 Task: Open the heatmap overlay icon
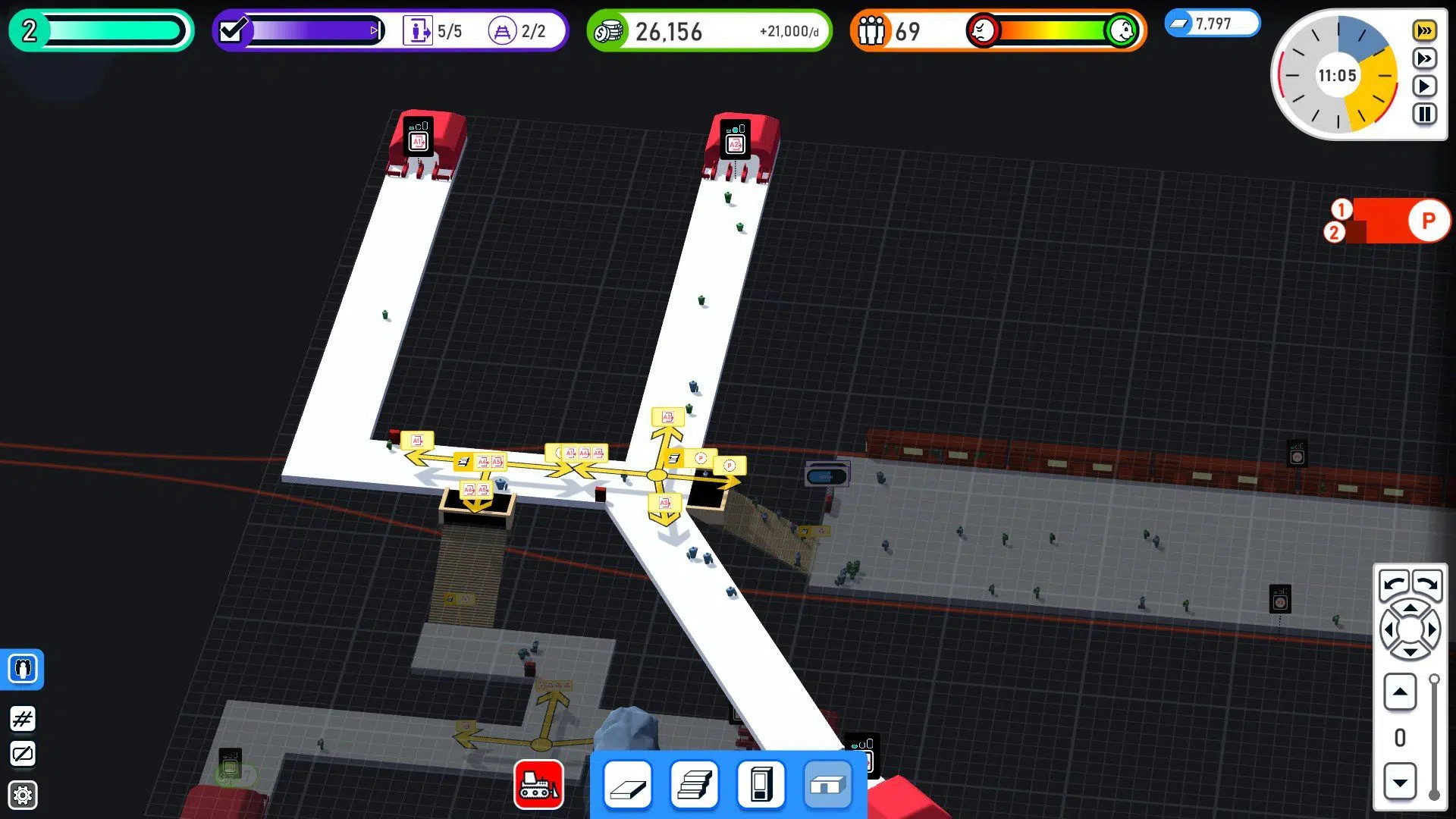coord(22,754)
